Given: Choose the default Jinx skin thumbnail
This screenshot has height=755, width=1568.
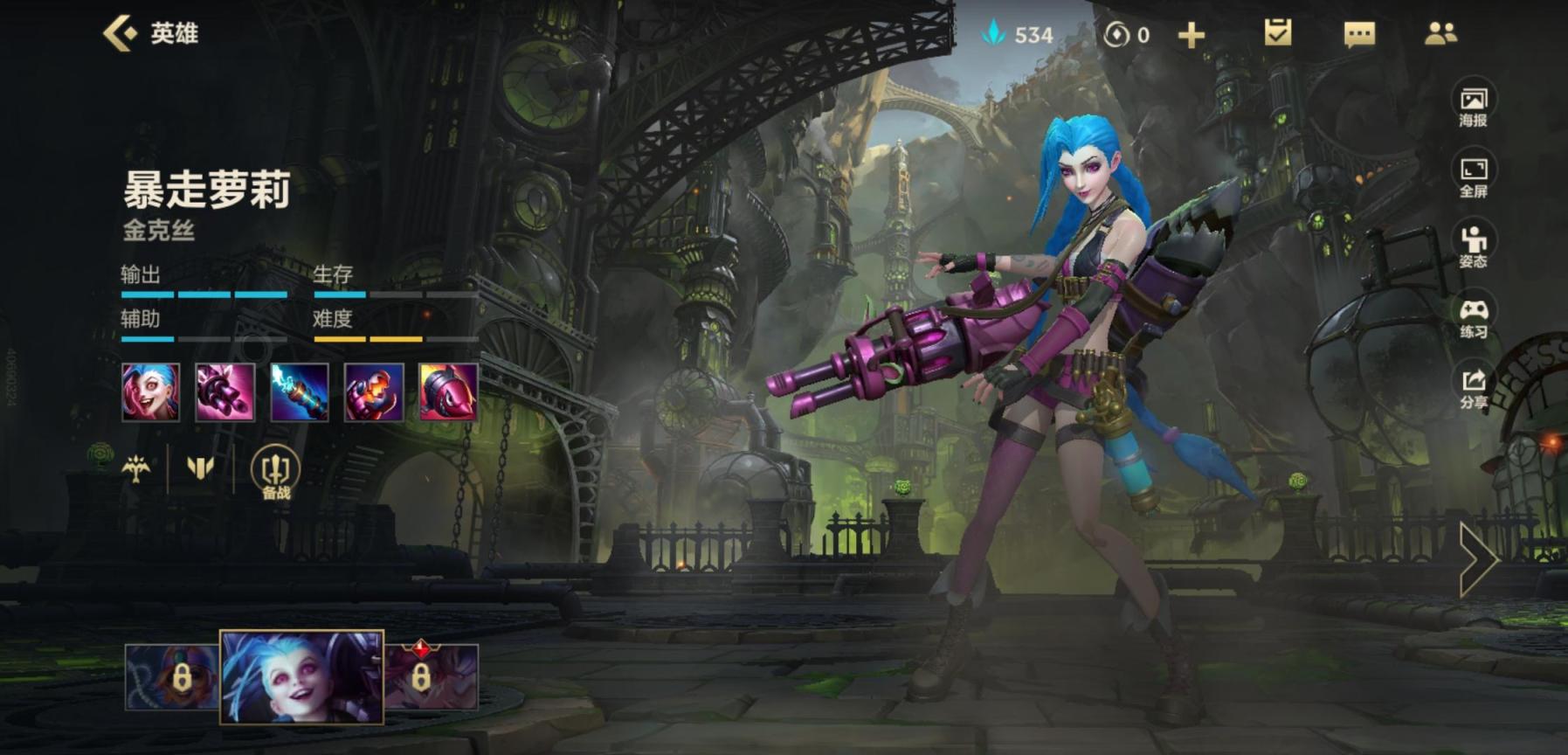Looking at the screenshot, I should pos(301,677).
